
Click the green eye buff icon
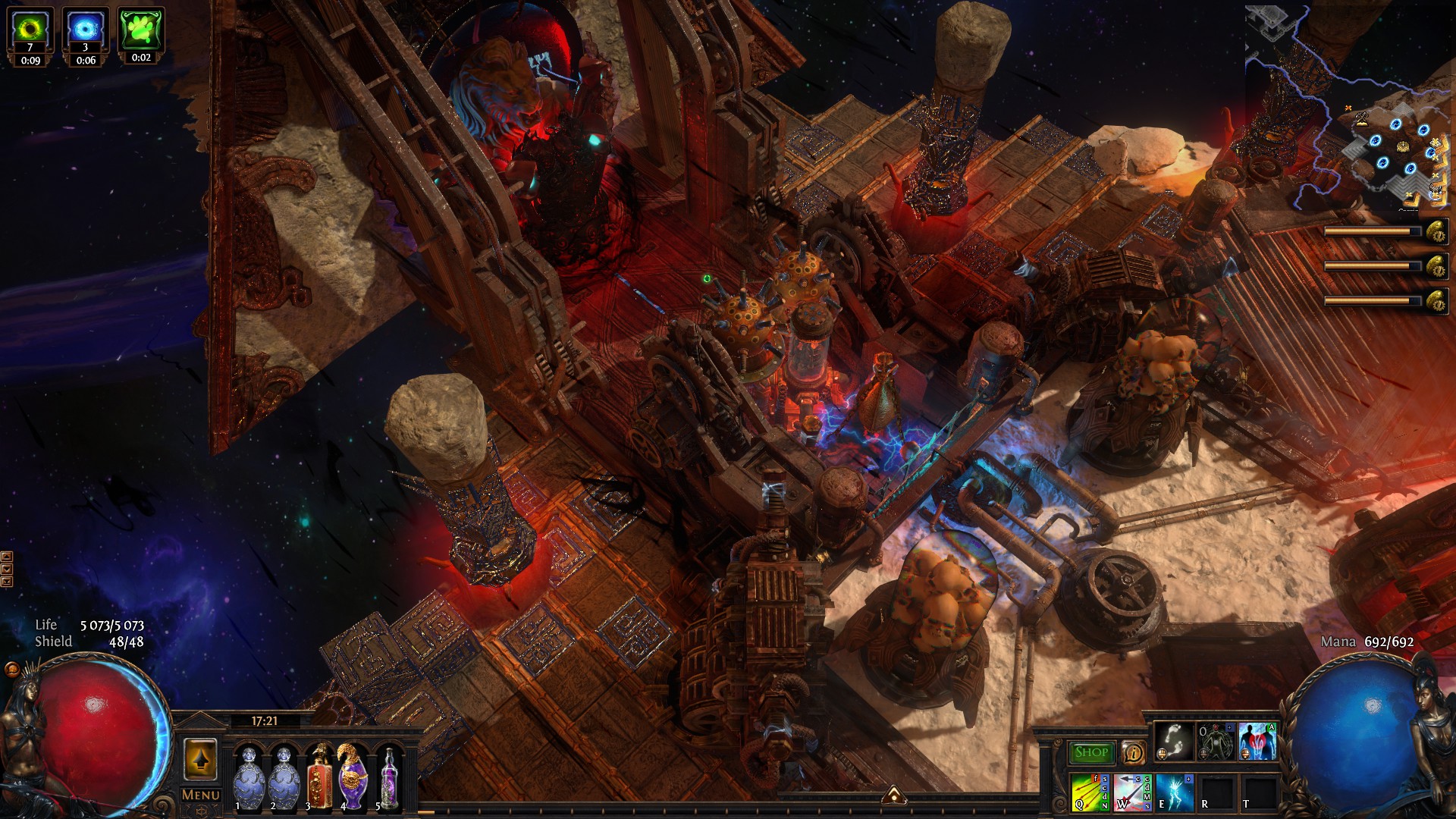pos(30,30)
